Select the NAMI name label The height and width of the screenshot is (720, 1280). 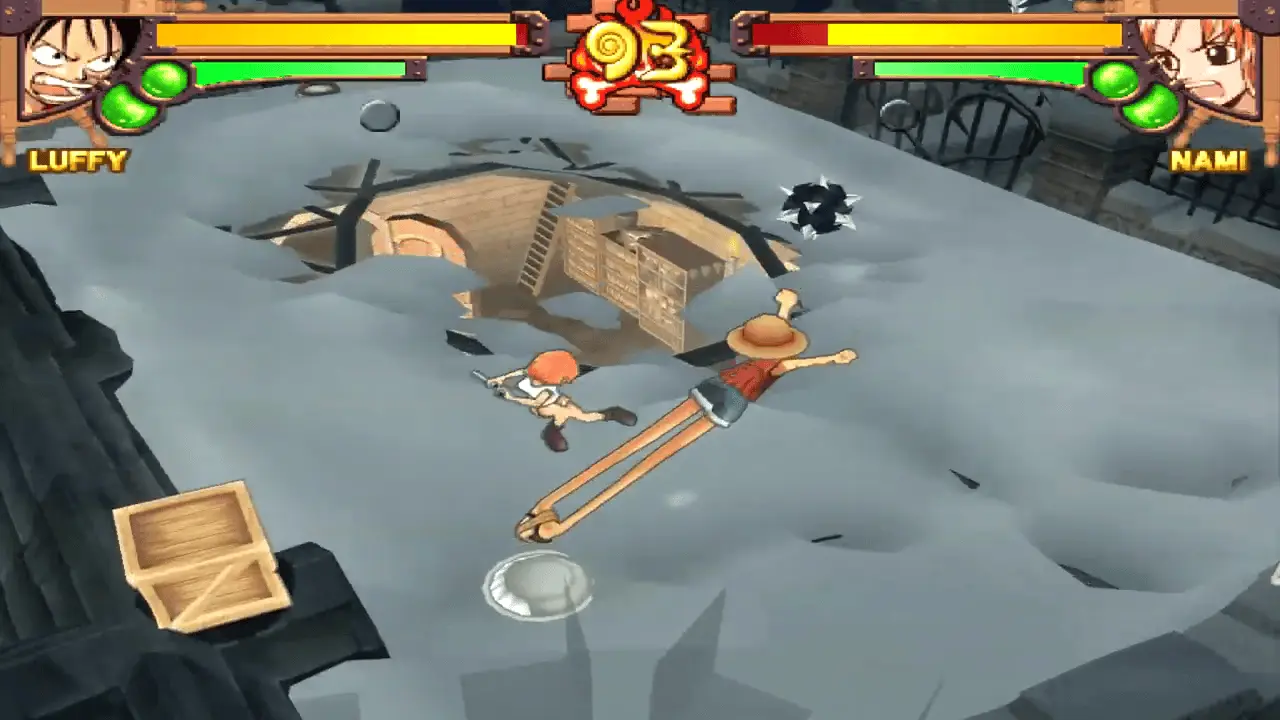(1210, 157)
